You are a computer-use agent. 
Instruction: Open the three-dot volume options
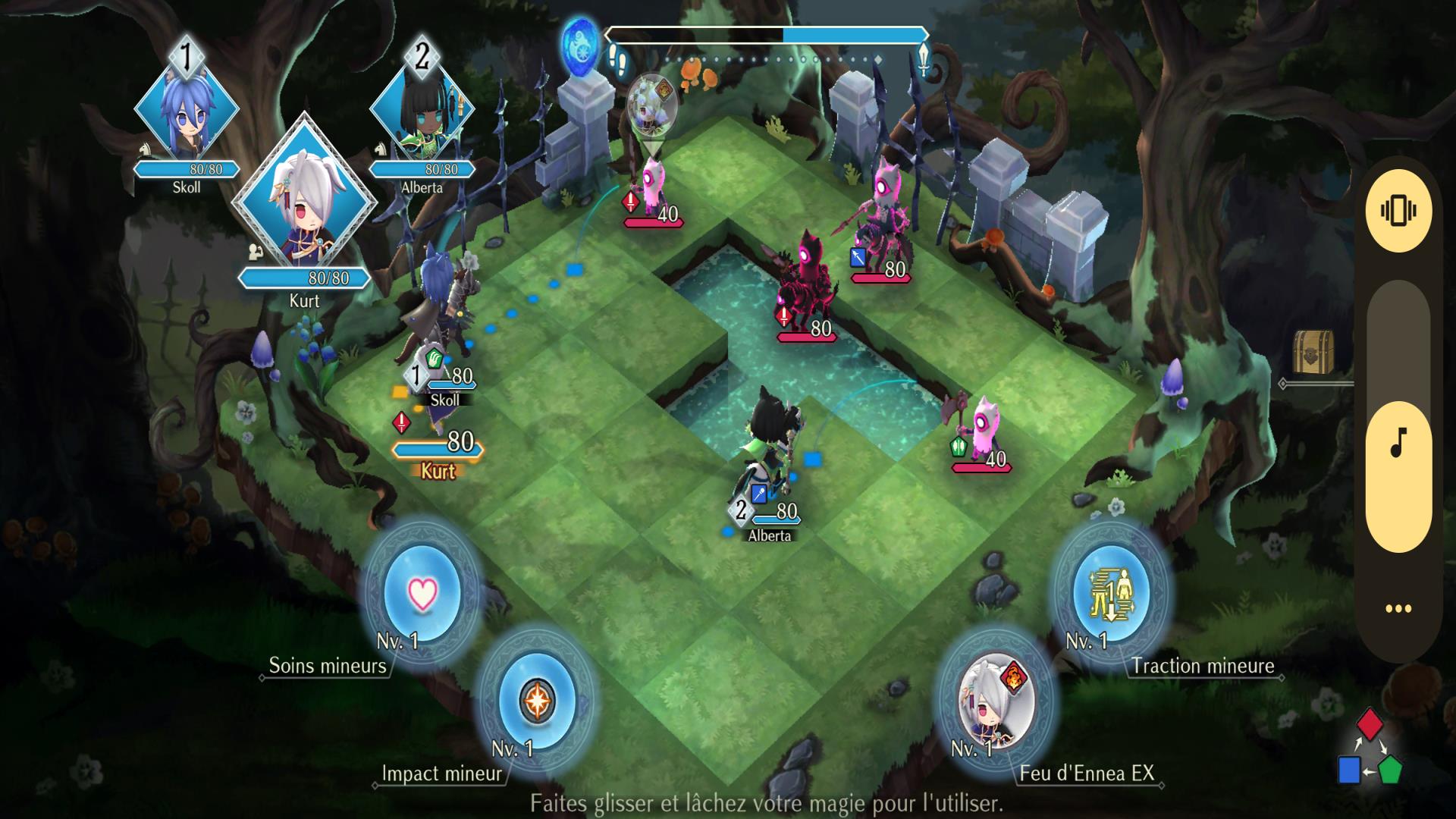1398,608
